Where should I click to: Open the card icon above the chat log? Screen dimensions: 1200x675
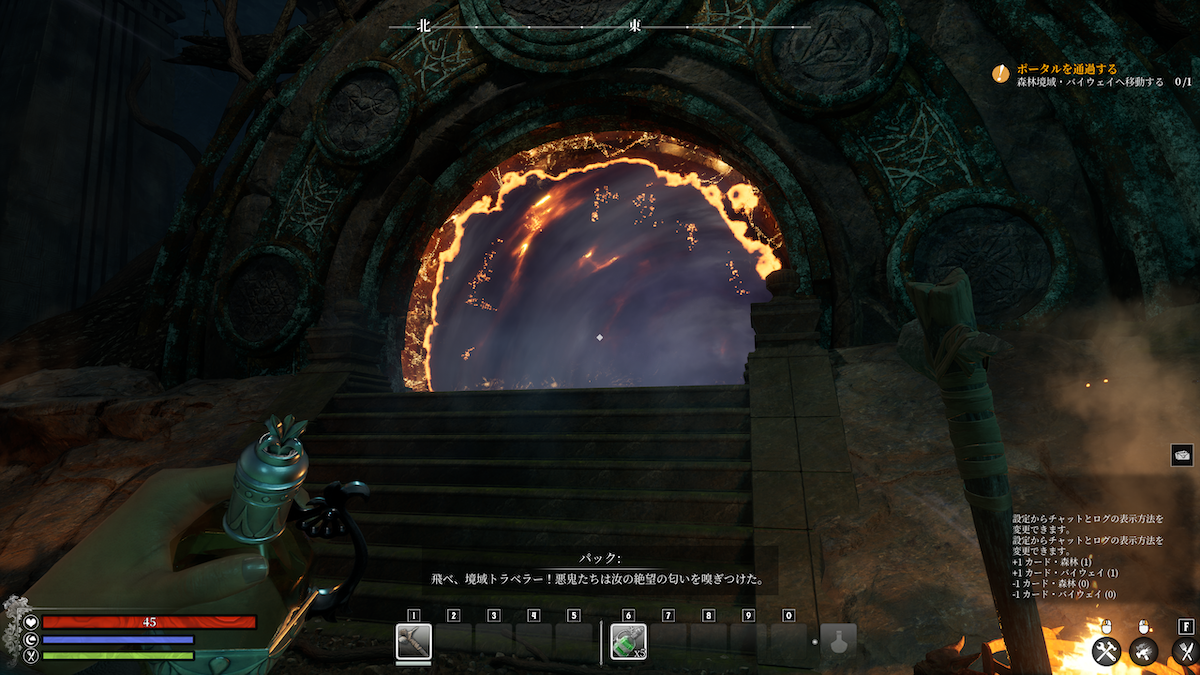(1181, 455)
